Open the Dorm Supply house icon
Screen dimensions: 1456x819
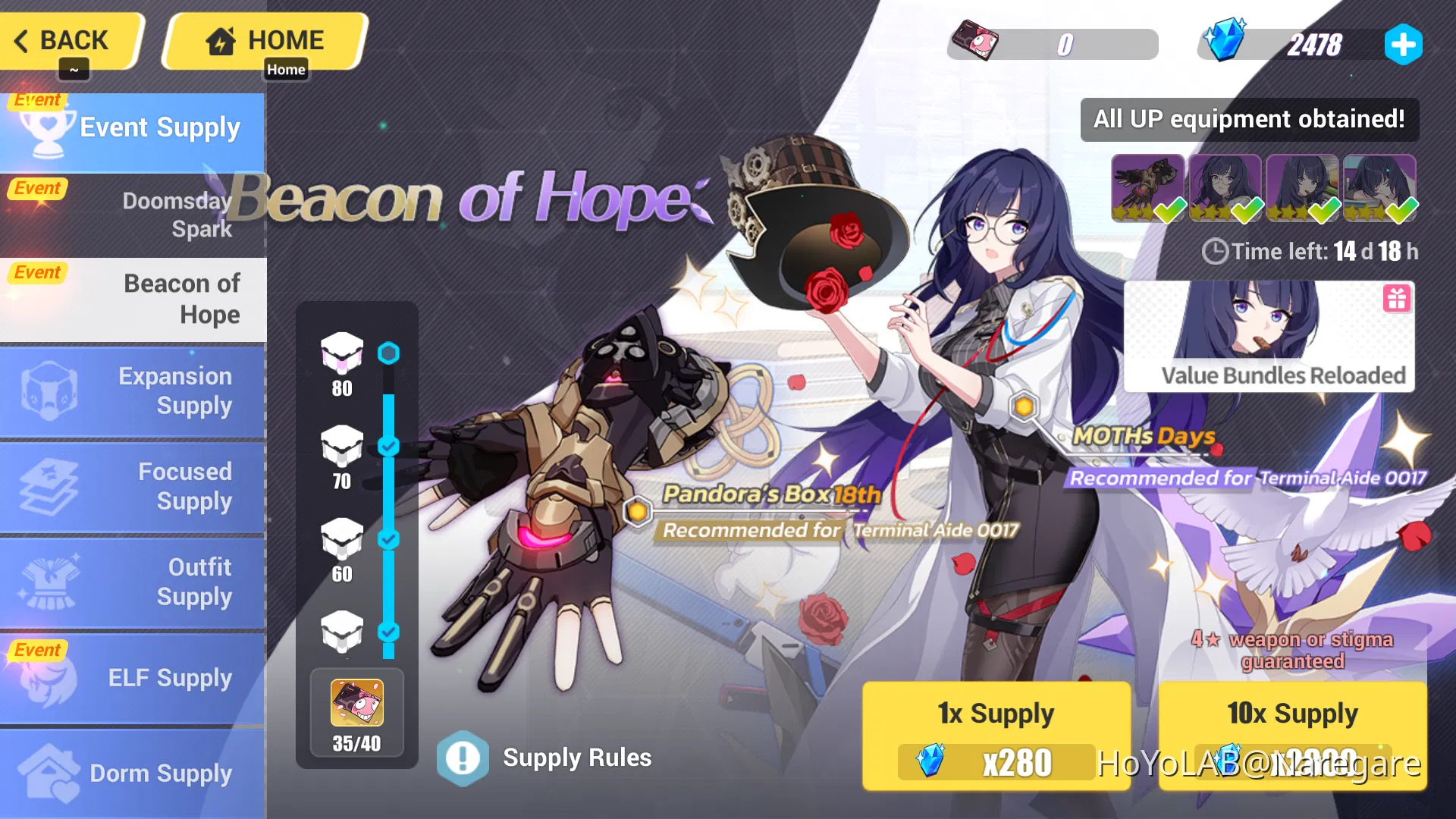coord(47,772)
